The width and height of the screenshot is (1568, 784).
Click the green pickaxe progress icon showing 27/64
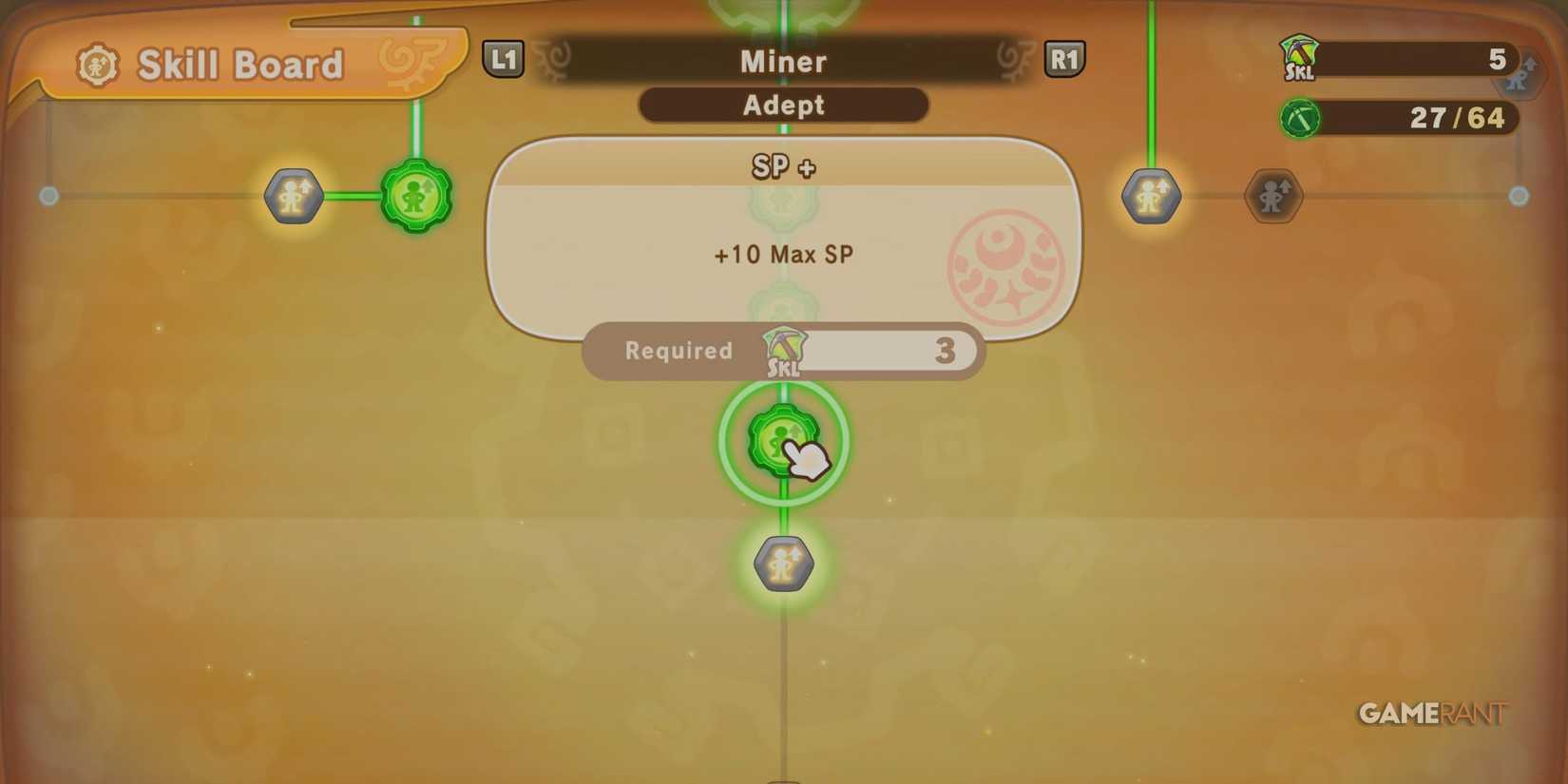[1300, 119]
